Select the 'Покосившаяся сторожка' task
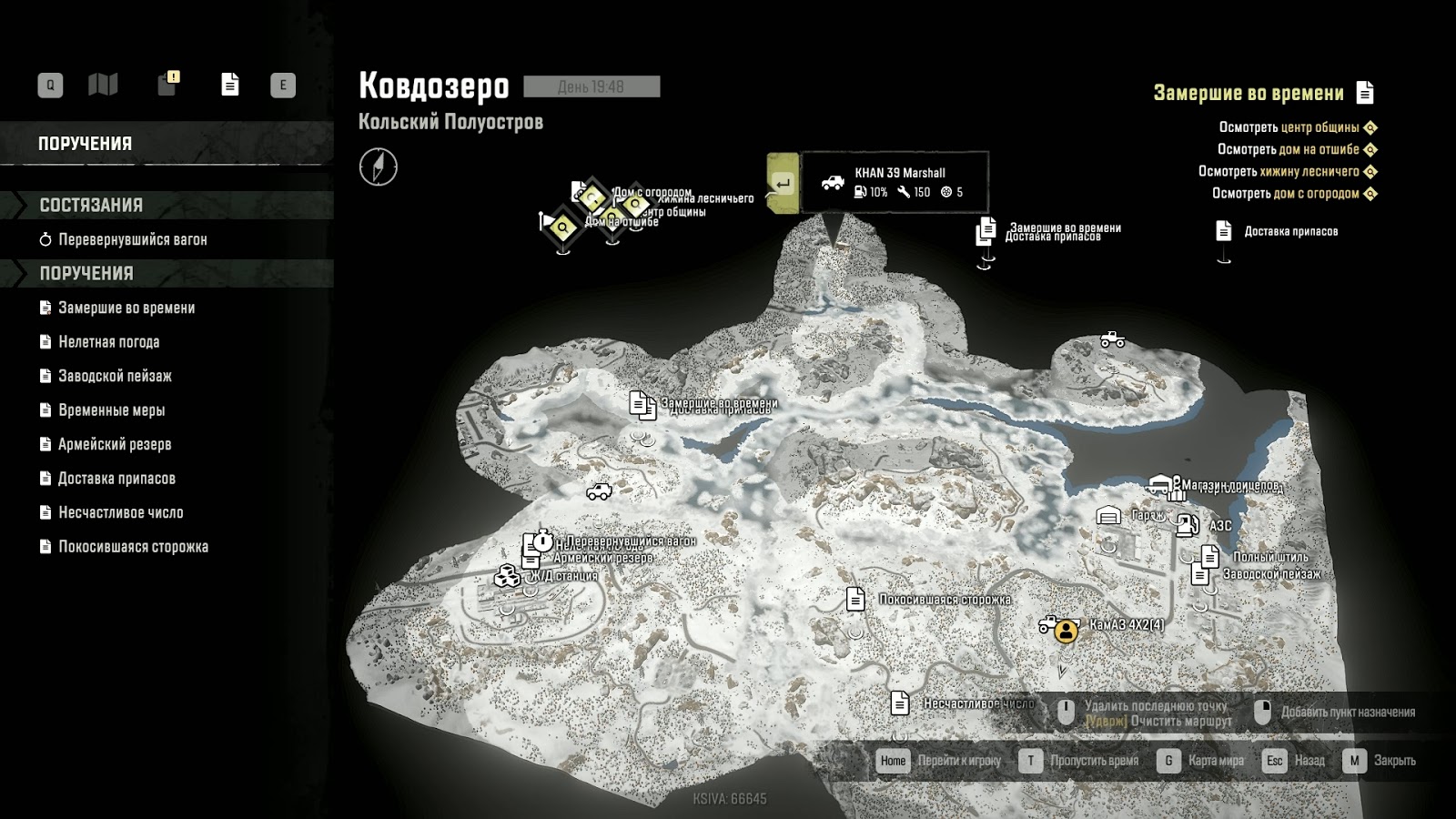The image size is (1456, 819). pos(133,547)
